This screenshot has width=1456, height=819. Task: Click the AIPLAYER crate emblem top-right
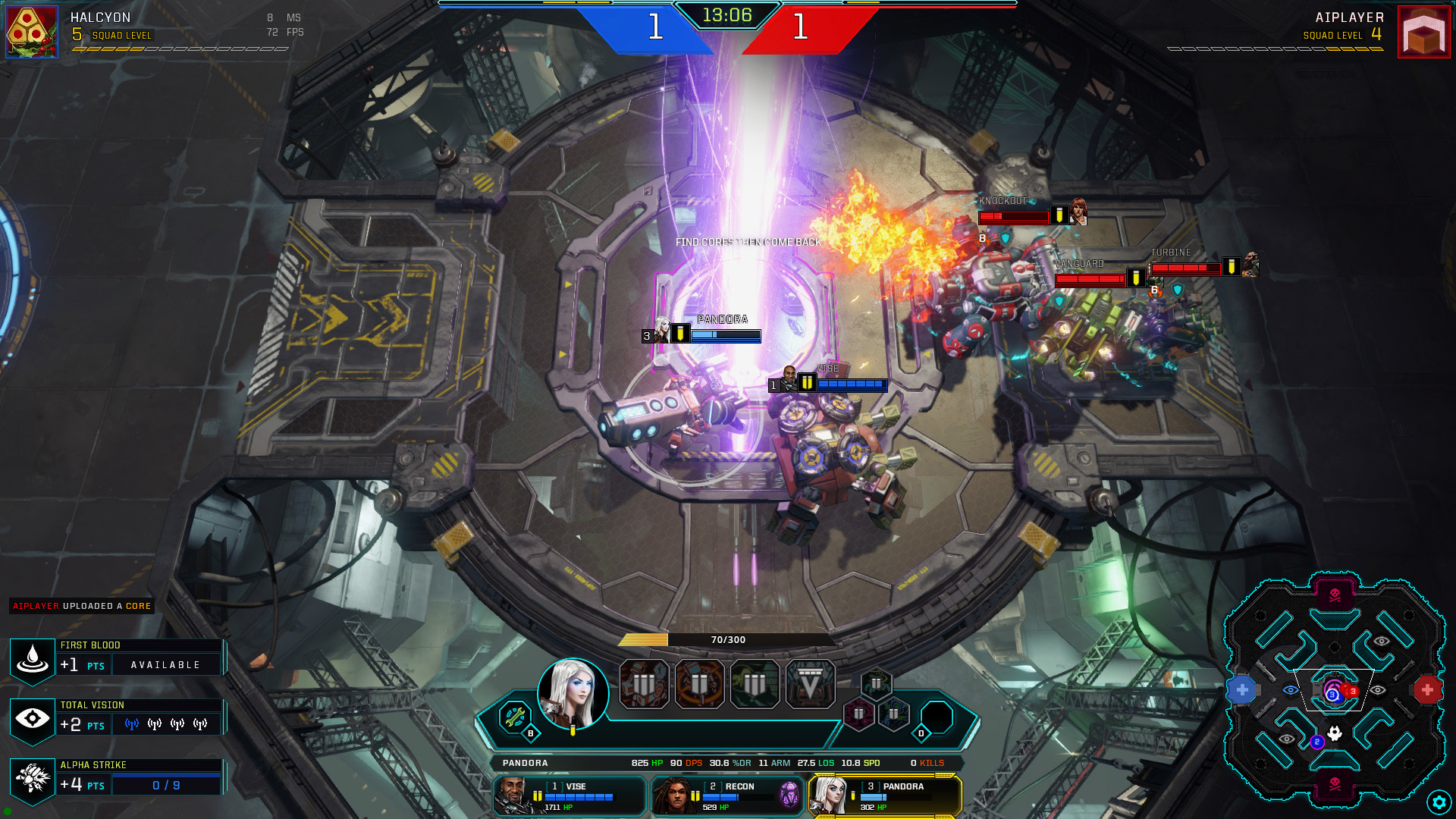click(x=1424, y=32)
